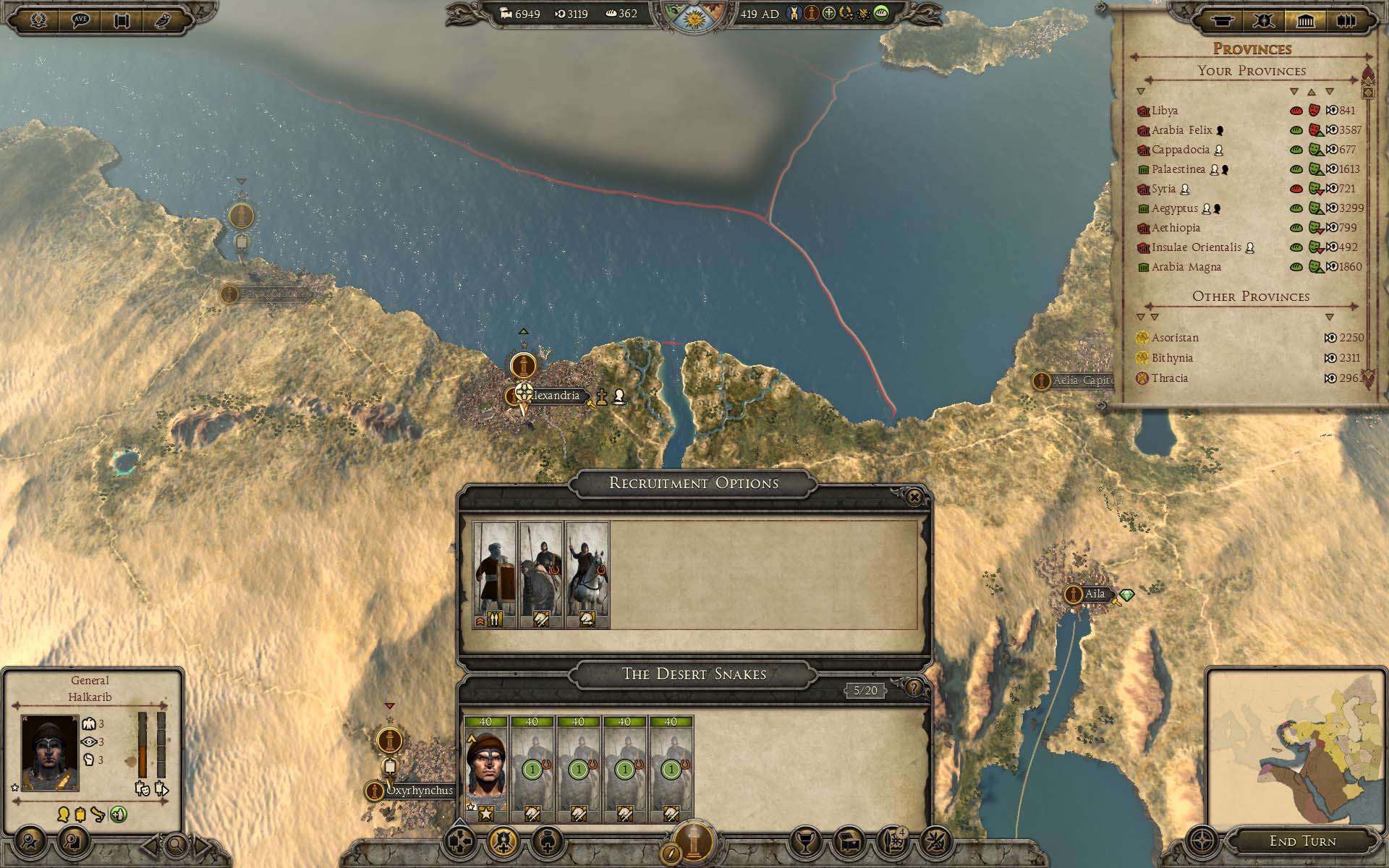Open General Halkarib's portrait details

pos(50,752)
